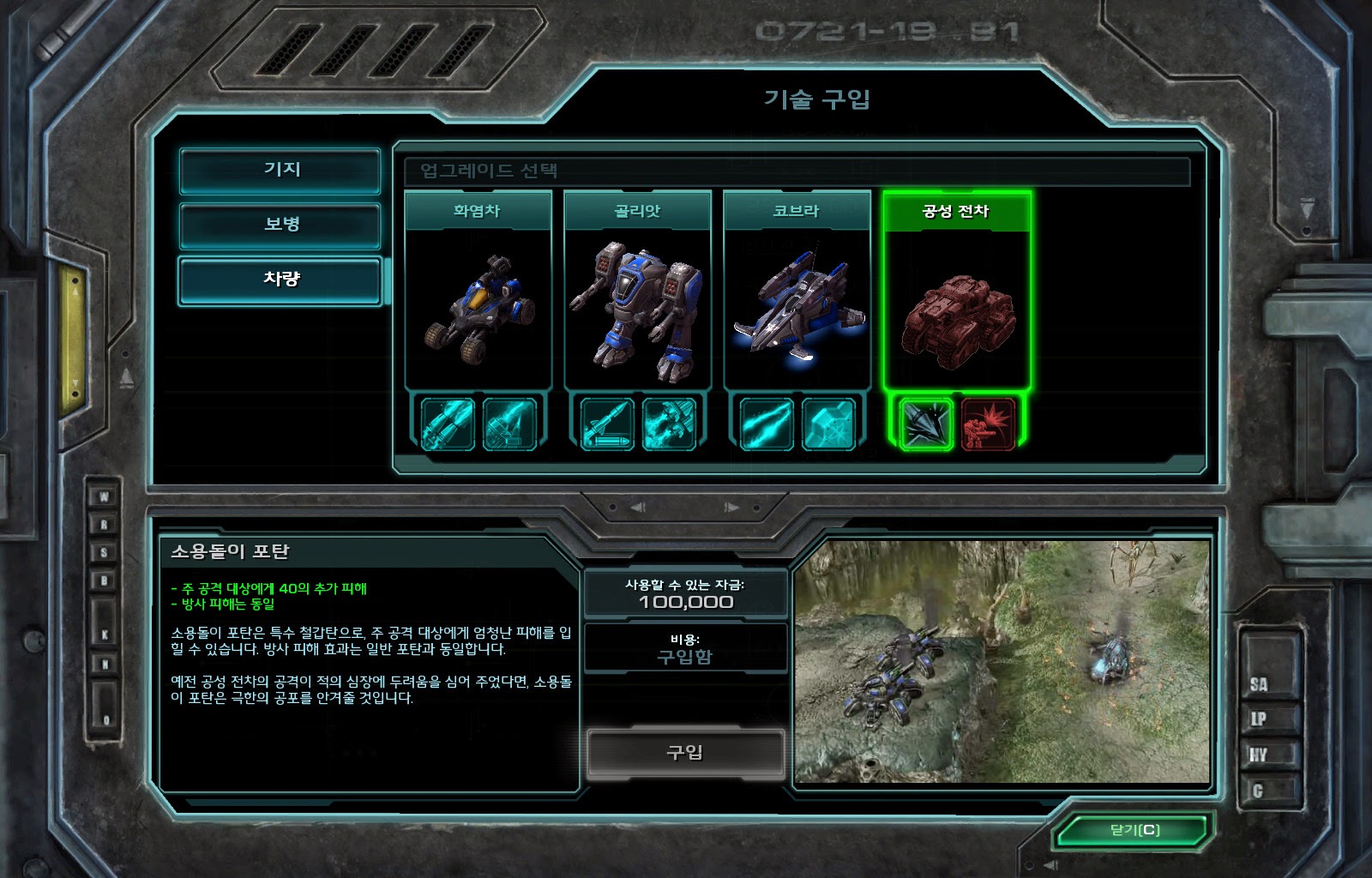Screen dimensions: 1372x878
Task: Select the 소용돌이 포탄 shell upgrade icon
Action: click(926, 424)
